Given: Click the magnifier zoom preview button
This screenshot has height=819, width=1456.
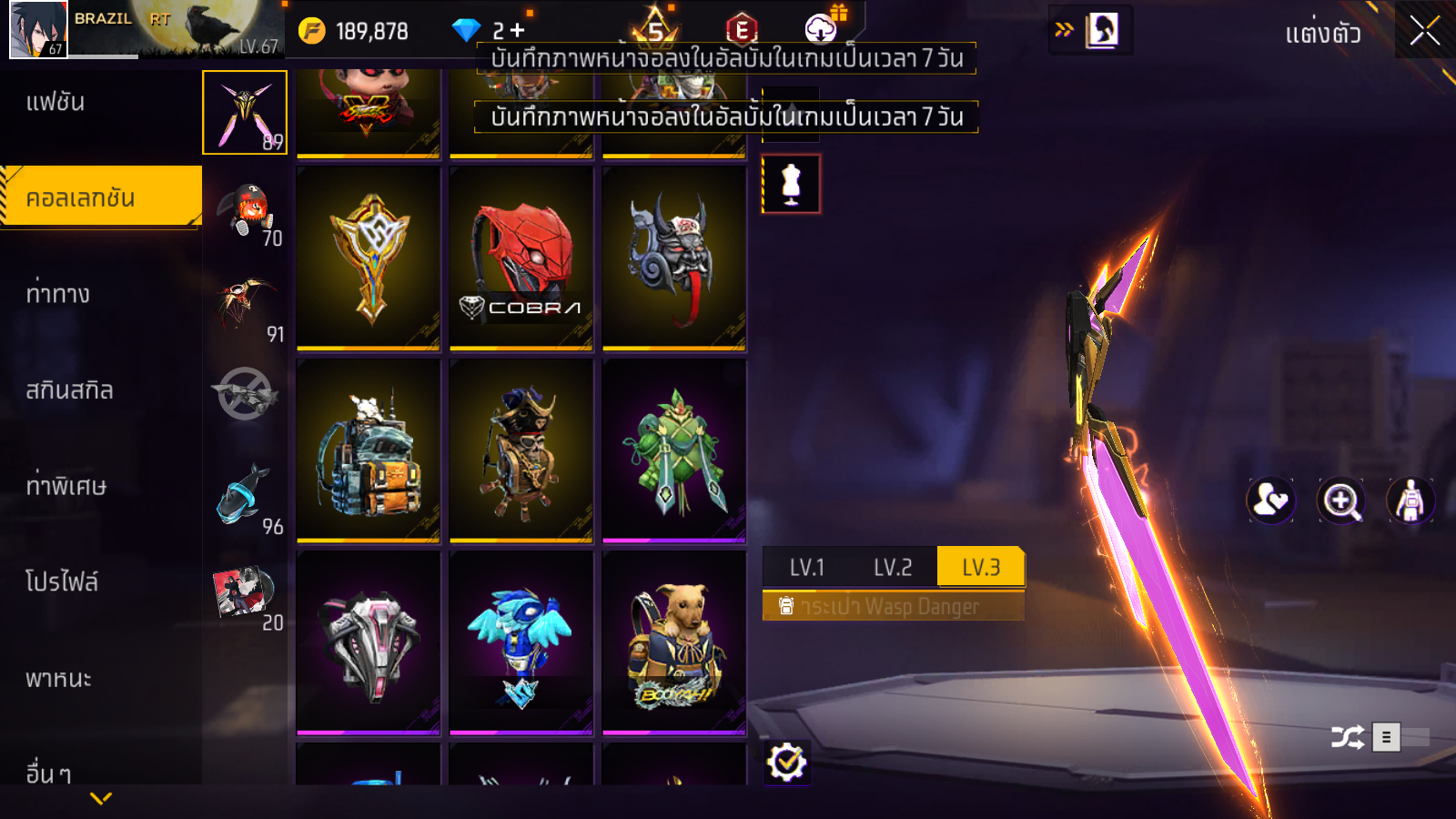Looking at the screenshot, I should 1340,500.
